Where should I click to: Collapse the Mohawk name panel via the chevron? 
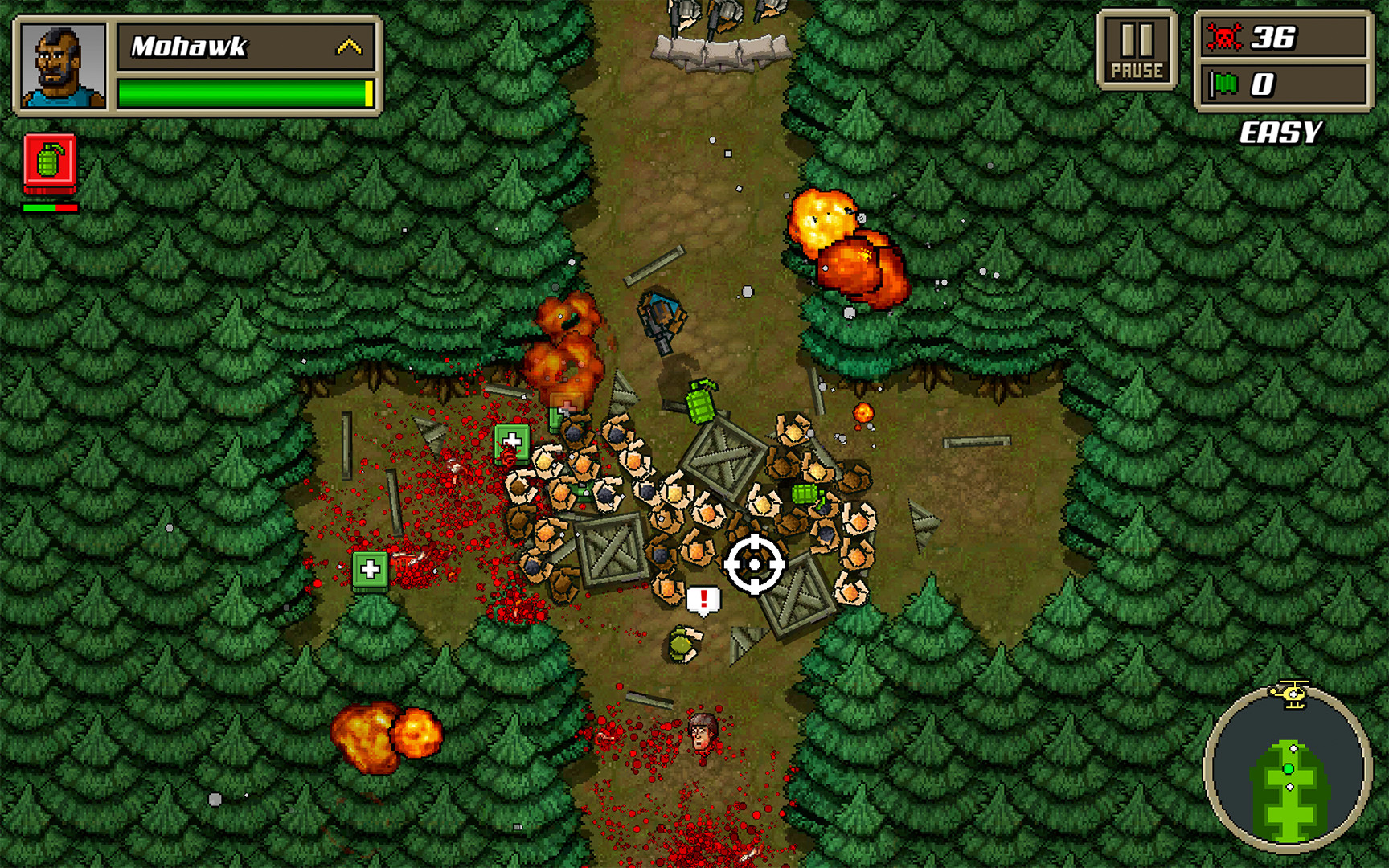pos(349,47)
